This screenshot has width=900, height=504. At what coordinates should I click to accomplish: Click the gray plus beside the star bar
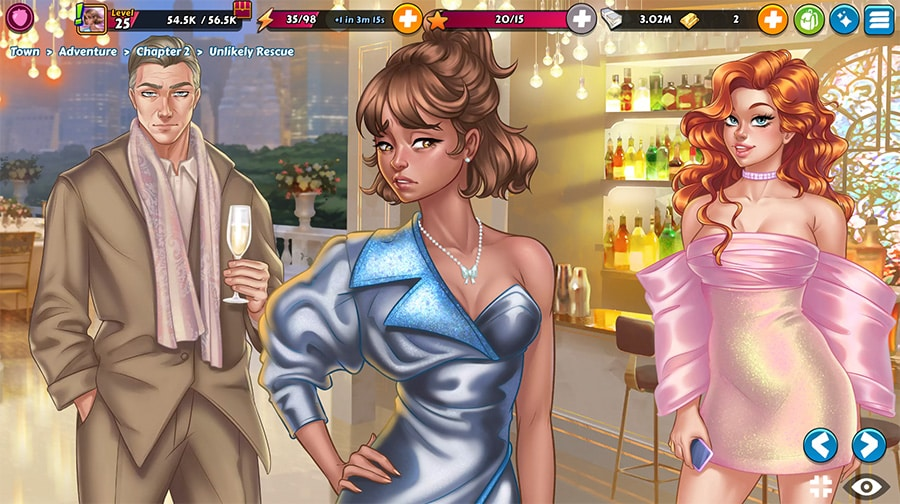[581, 18]
